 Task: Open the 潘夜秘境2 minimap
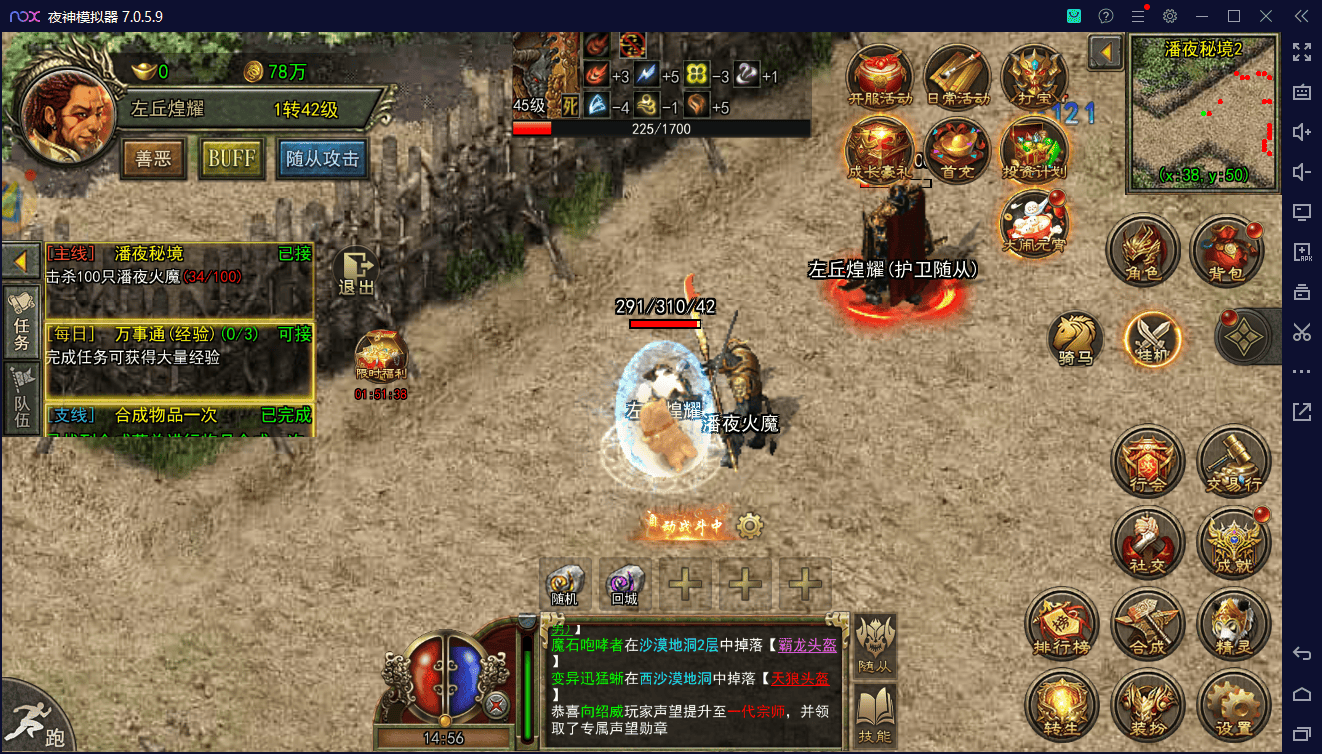click(1203, 112)
